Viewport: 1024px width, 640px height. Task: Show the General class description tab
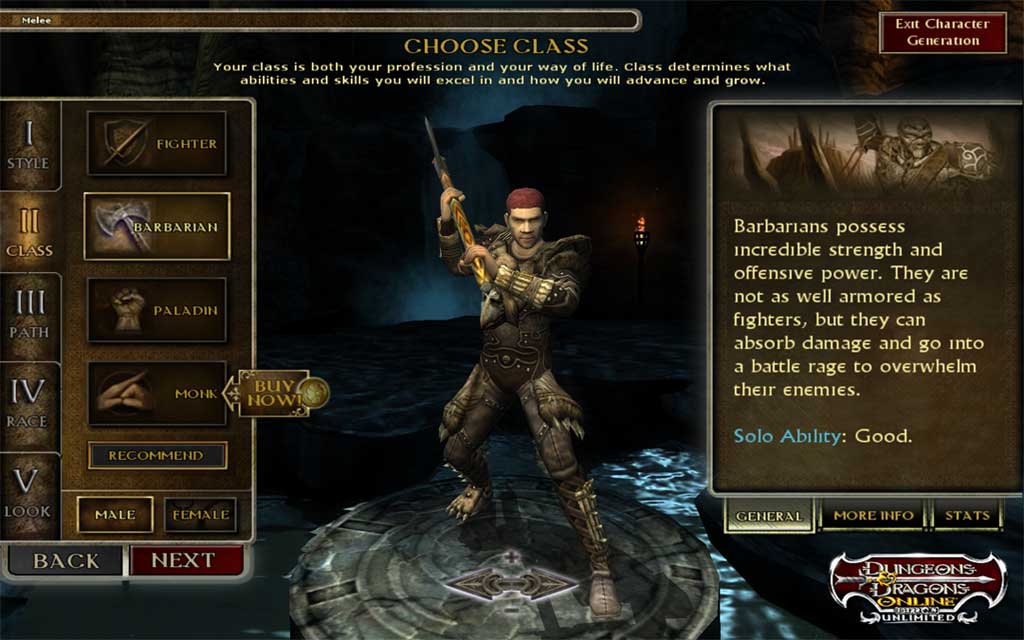pos(769,516)
